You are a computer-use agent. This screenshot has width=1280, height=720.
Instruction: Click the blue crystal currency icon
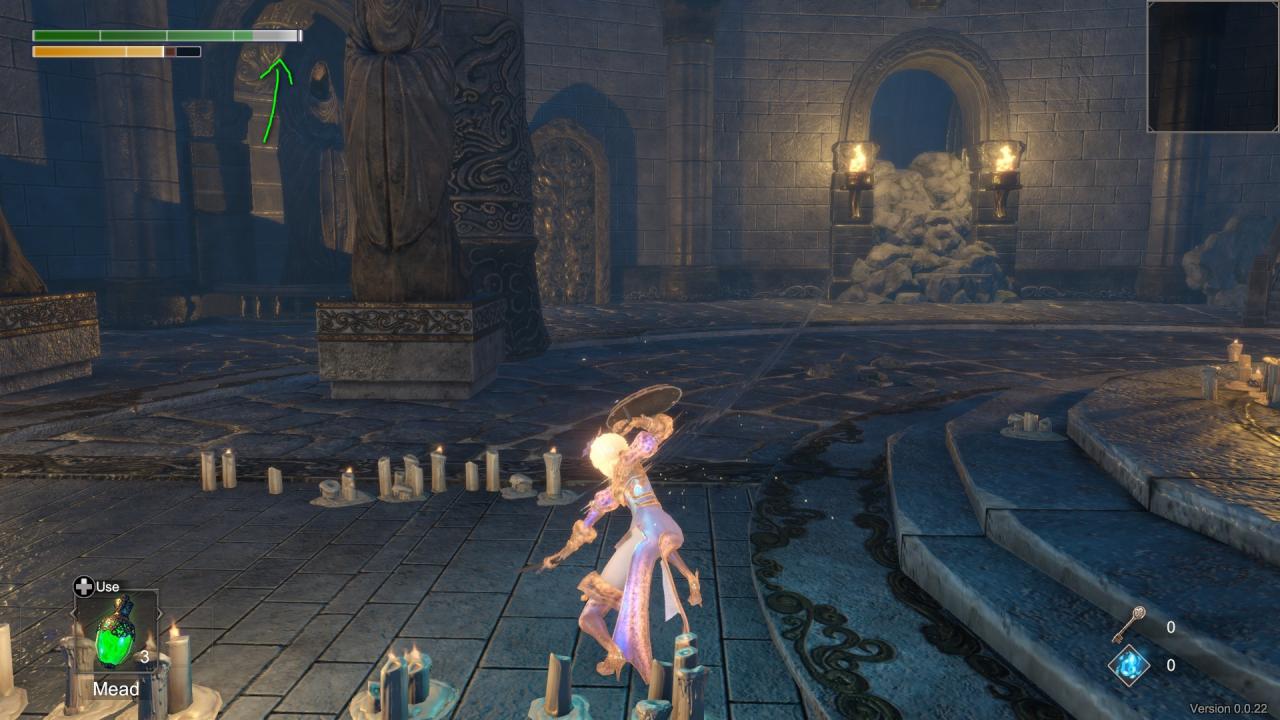coord(1128,665)
